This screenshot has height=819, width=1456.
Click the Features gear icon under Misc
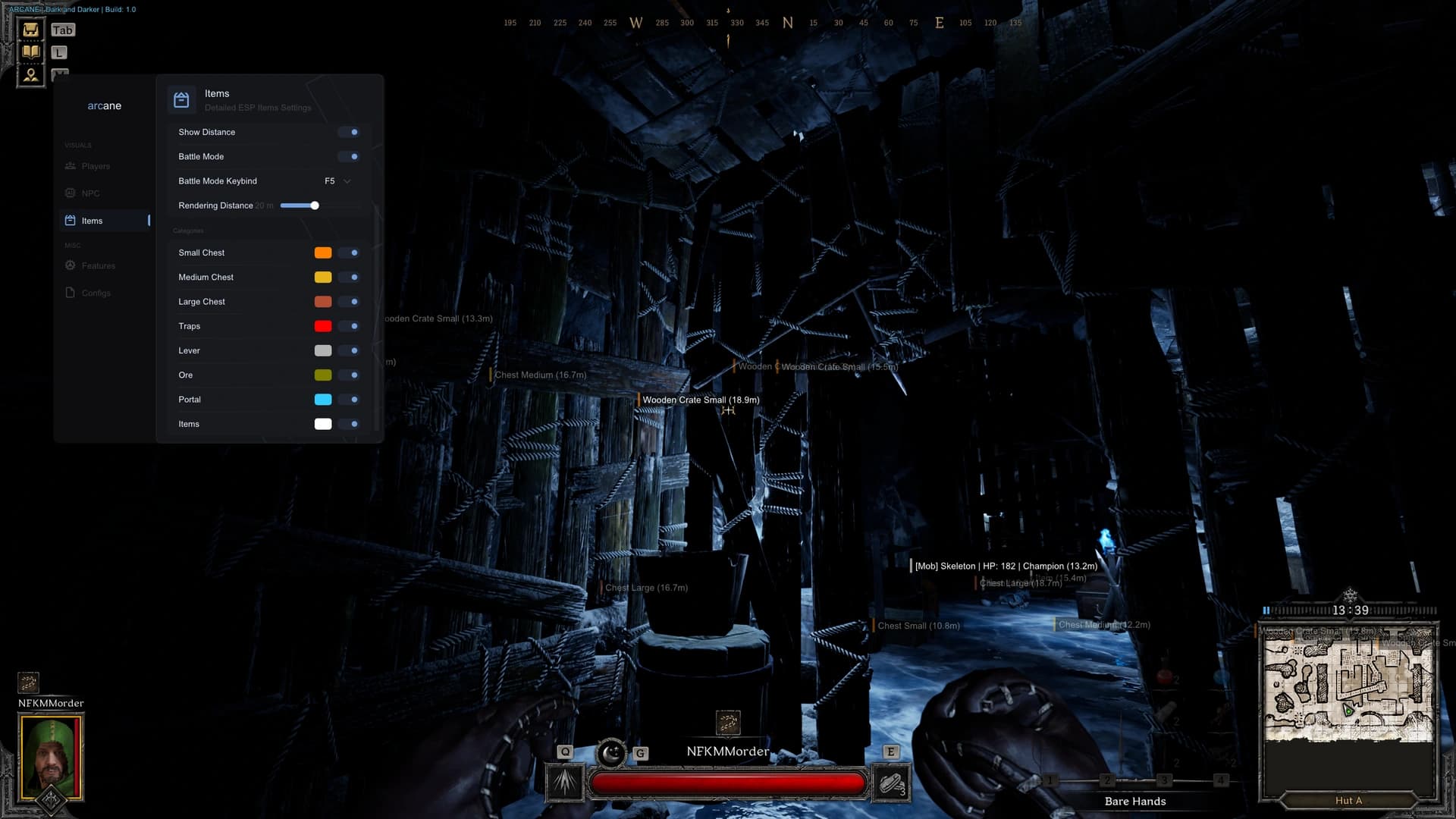[71, 265]
